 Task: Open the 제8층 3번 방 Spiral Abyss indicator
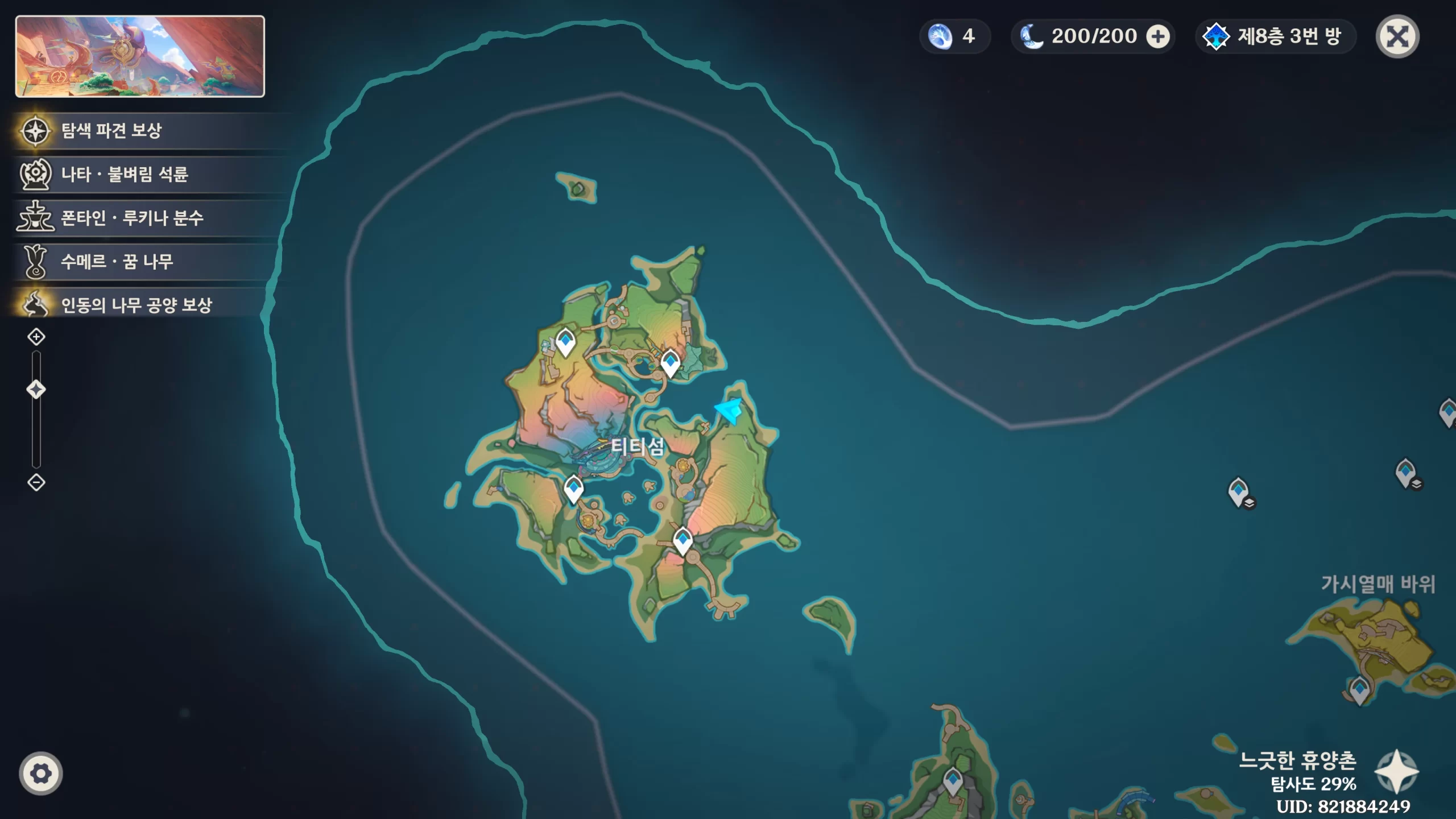pos(1275,37)
